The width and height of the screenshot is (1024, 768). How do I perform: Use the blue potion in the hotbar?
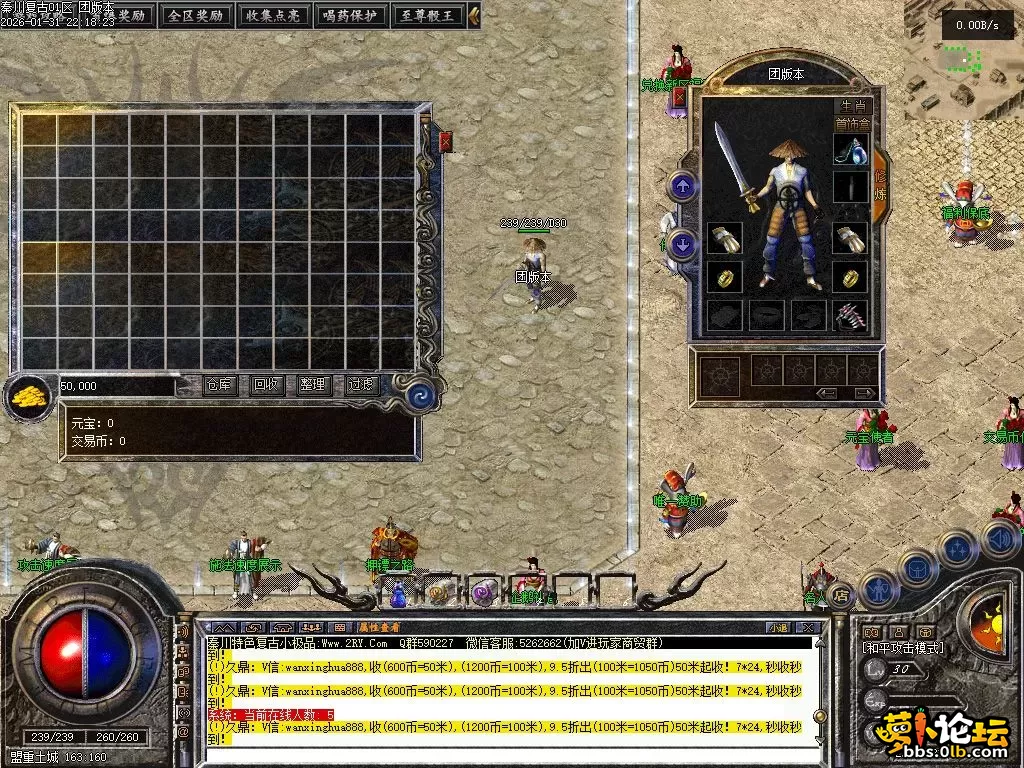click(x=398, y=593)
